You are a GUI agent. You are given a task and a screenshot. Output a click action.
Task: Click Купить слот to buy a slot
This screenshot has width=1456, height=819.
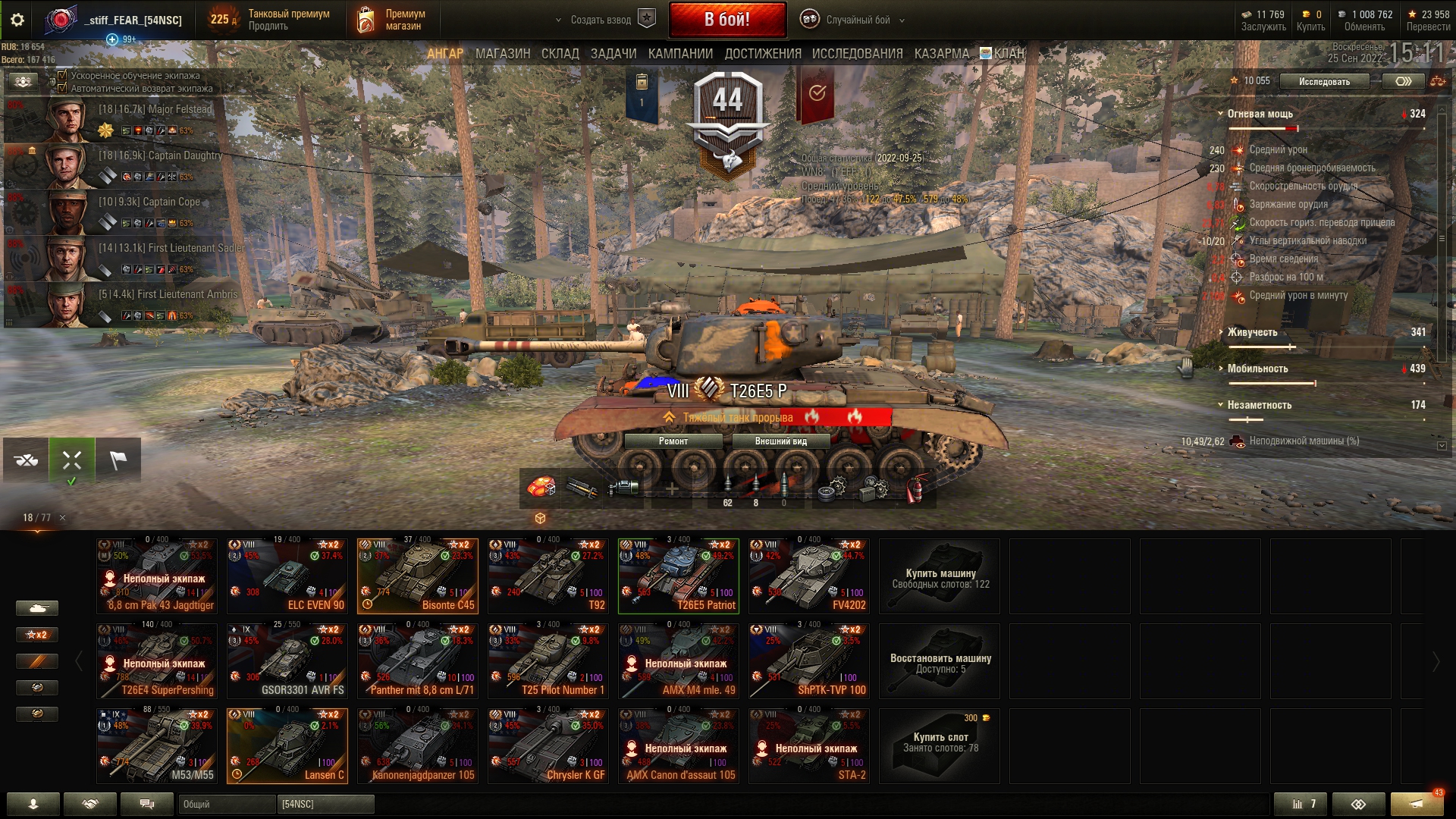point(939,746)
